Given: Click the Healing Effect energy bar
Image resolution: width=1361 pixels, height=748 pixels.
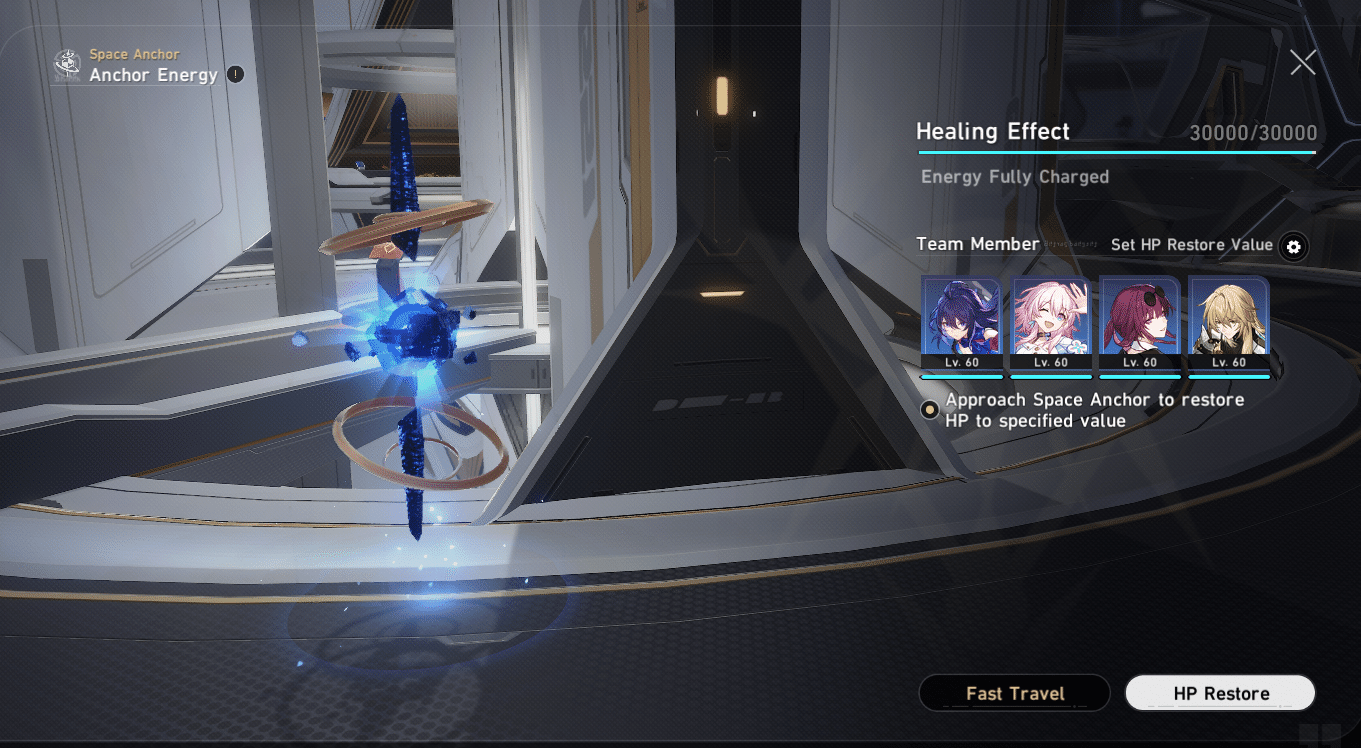Looking at the screenshot, I should click(1116, 153).
